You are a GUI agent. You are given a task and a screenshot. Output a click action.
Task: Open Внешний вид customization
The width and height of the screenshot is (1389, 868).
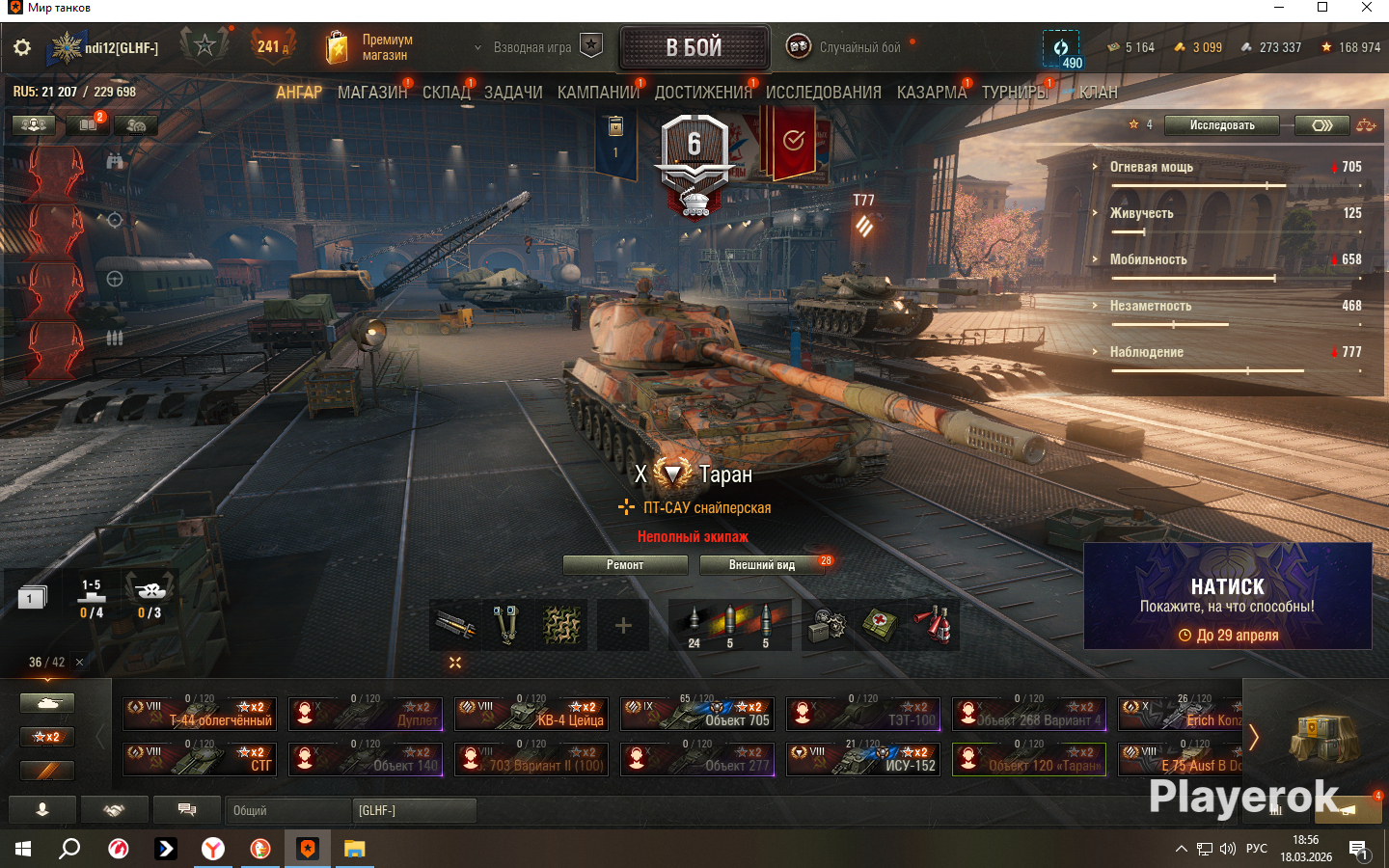[762, 565]
